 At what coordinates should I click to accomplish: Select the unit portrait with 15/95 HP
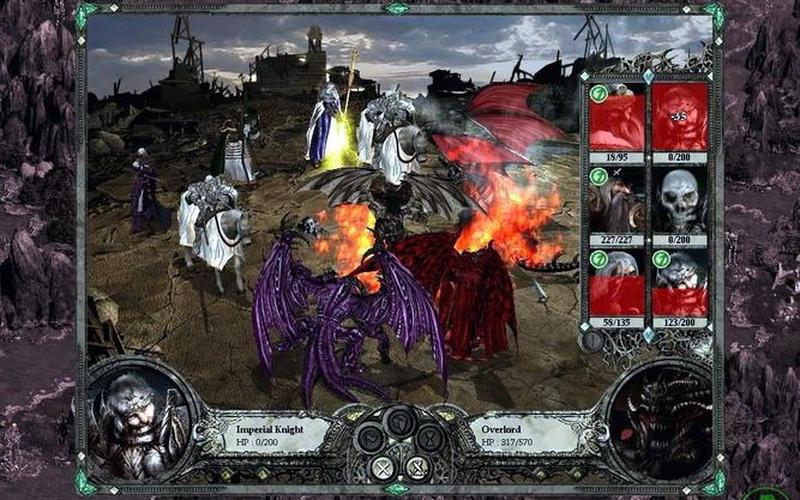click(x=616, y=116)
